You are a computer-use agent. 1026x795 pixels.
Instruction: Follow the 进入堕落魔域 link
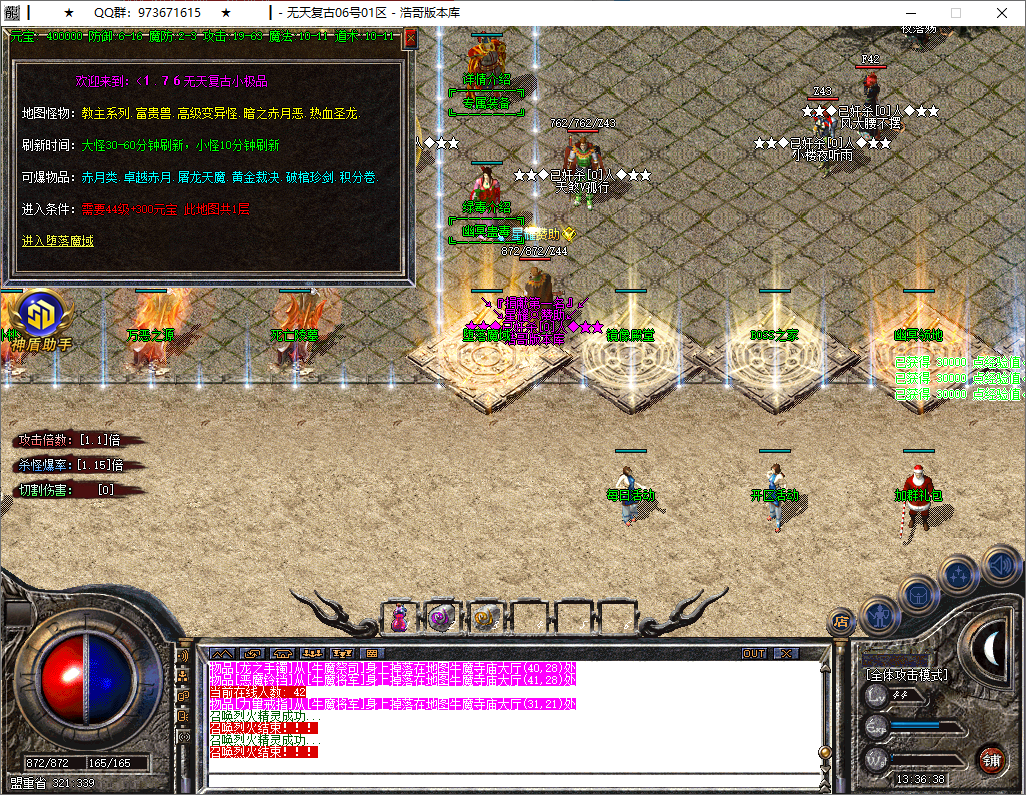pyautogui.click(x=57, y=241)
